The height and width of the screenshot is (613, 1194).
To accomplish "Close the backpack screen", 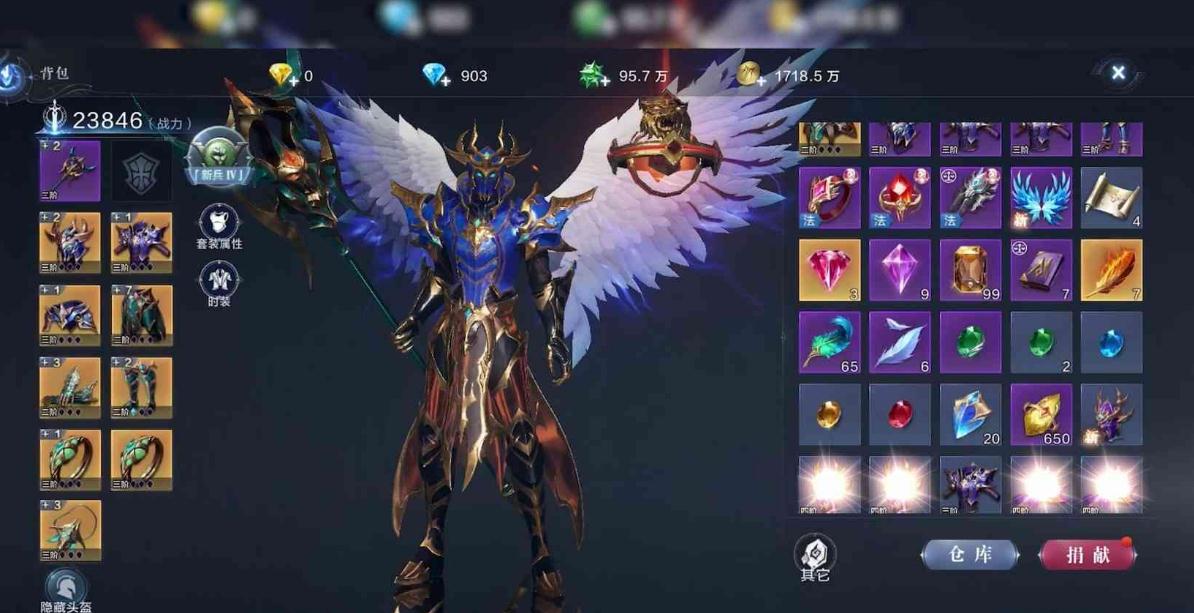I will point(1118,72).
